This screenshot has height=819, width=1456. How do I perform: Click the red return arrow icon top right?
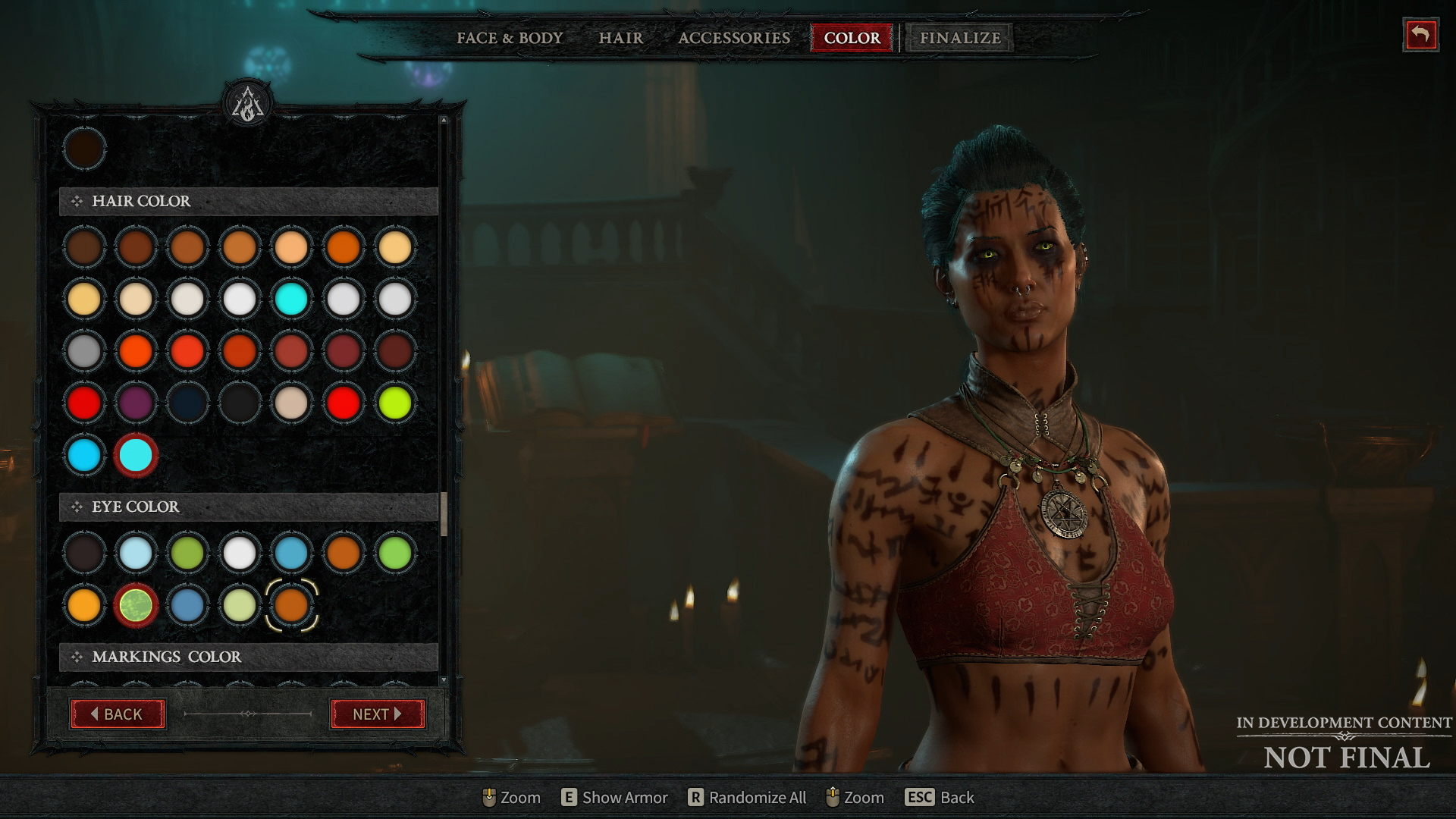coord(1422,34)
